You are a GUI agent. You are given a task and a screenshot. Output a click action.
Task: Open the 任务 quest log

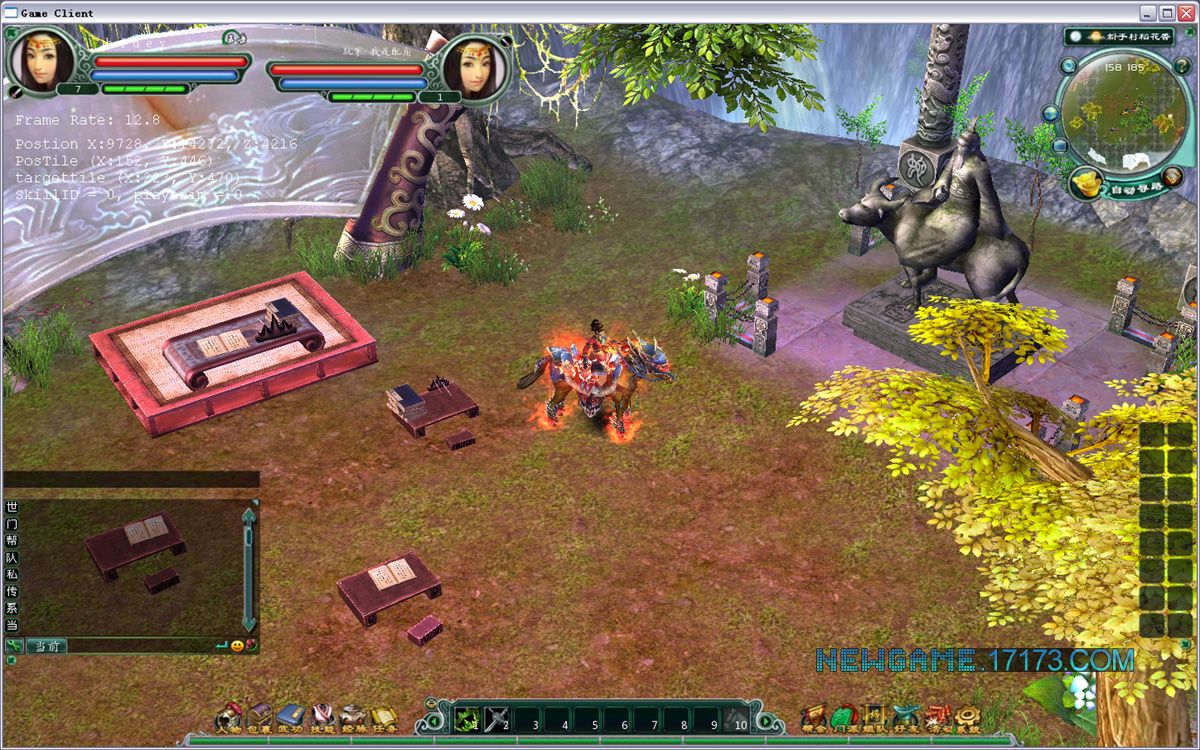(x=384, y=717)
